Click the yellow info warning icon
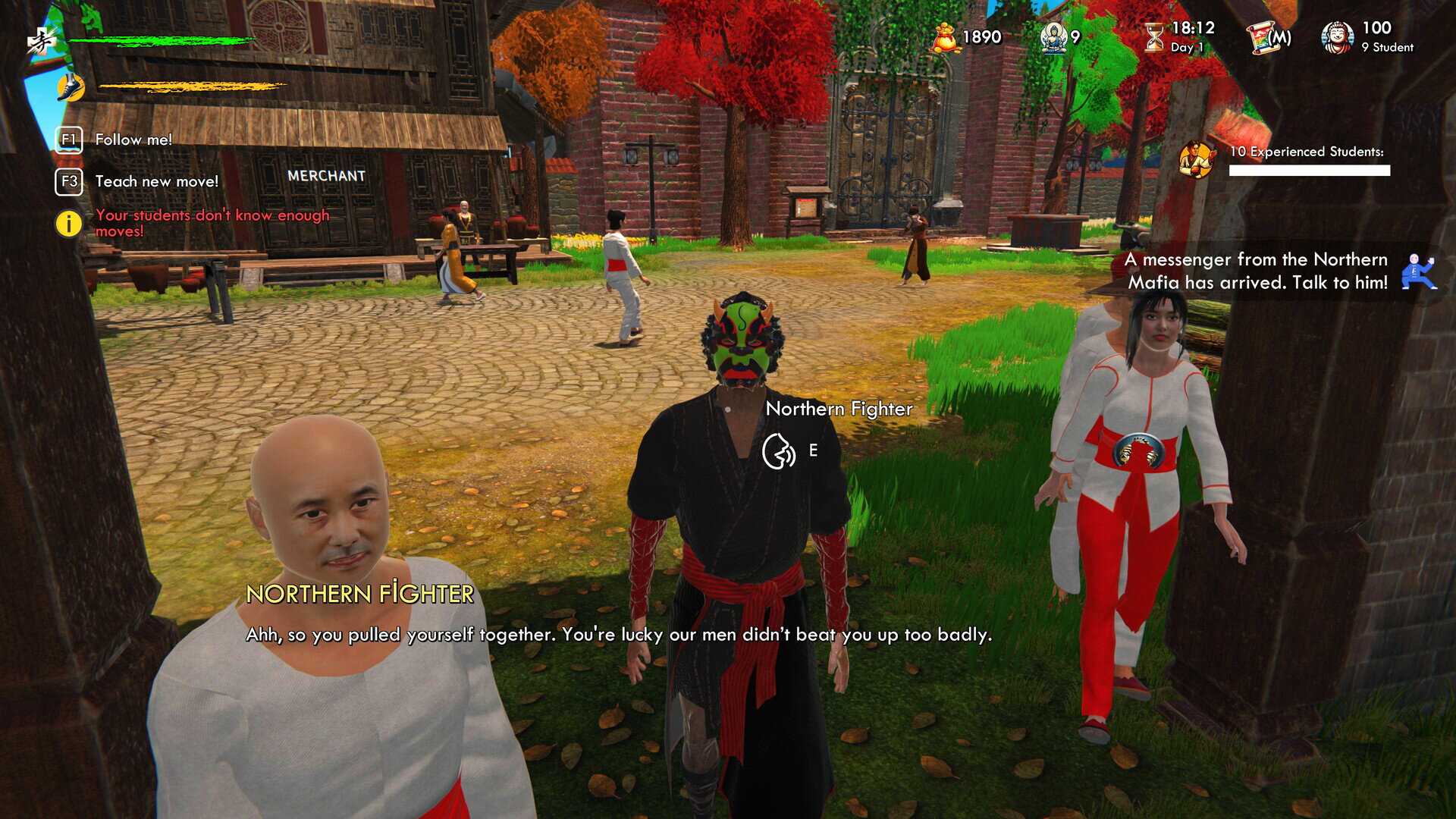1456x819 pixels. (68, 224)
